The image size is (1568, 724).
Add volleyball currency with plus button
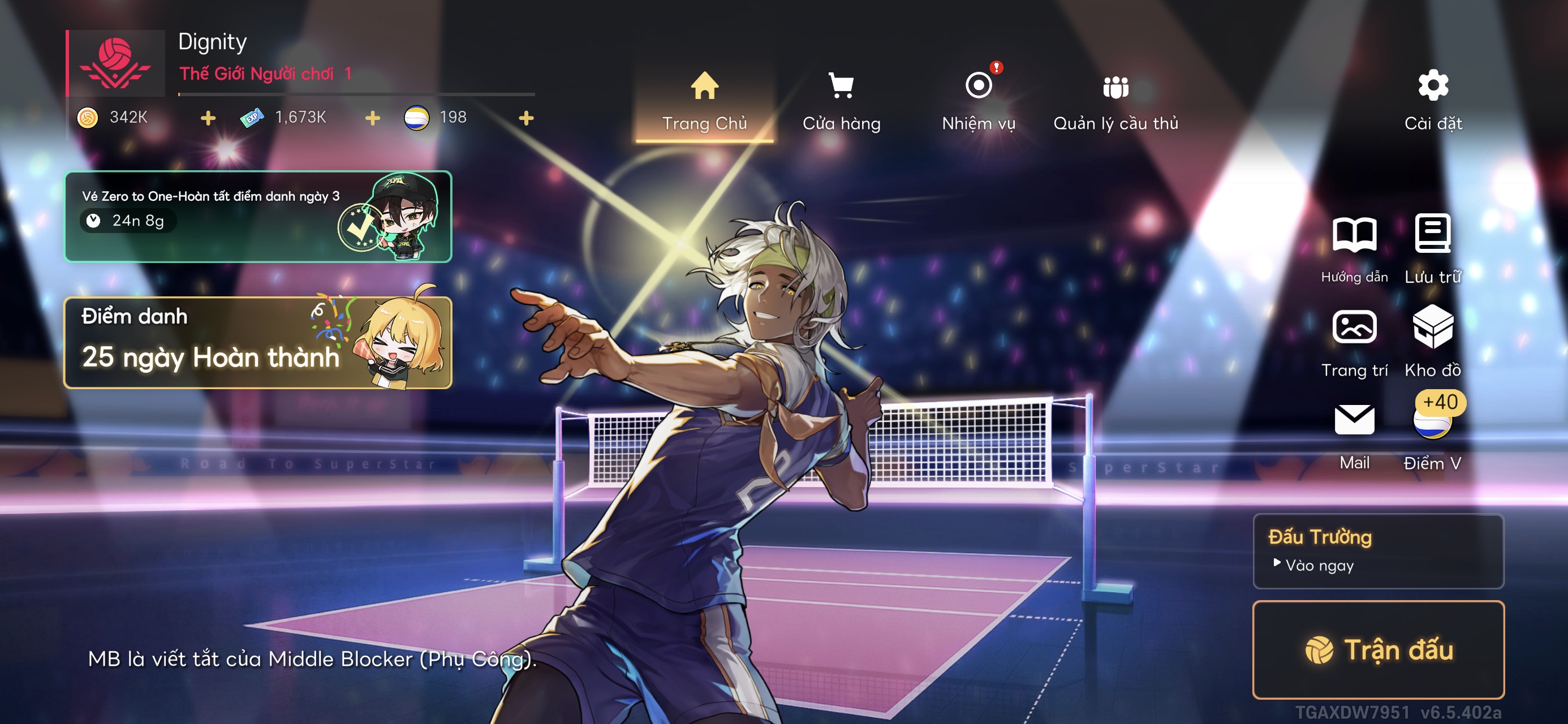pyautogui.click(x=526, y=118)
